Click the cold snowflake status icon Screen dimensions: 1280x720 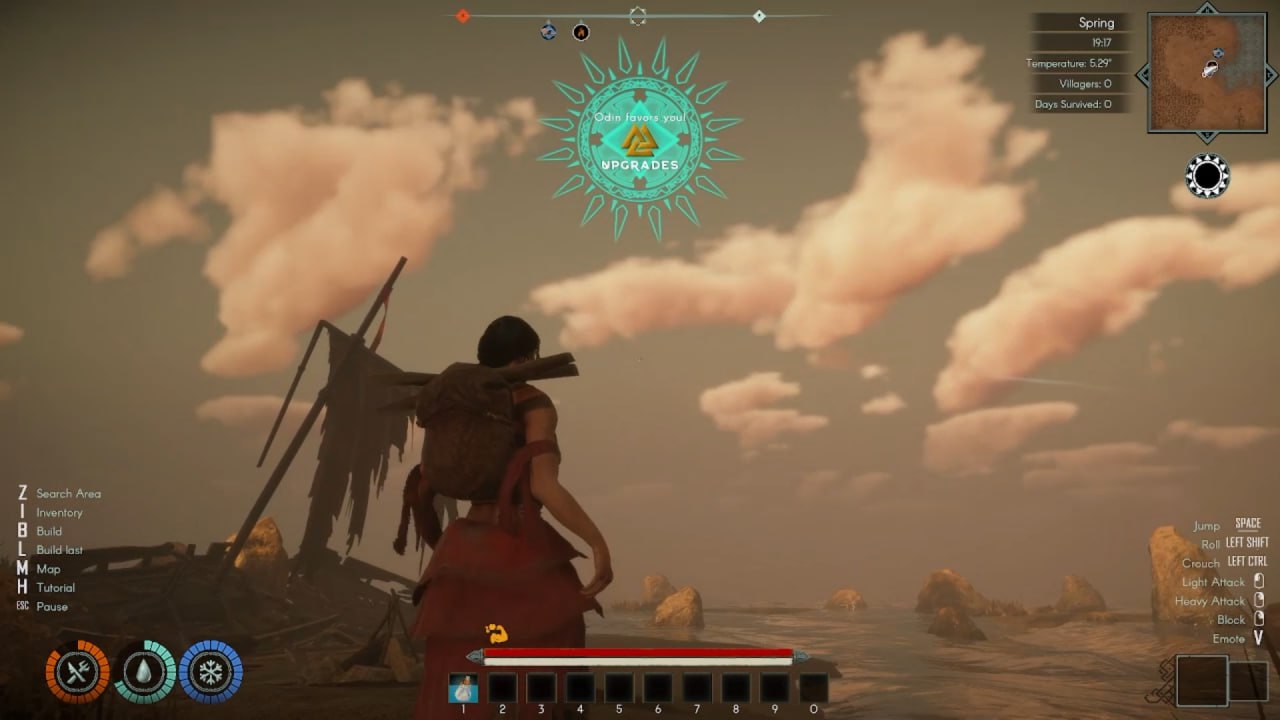pos(211,671)
